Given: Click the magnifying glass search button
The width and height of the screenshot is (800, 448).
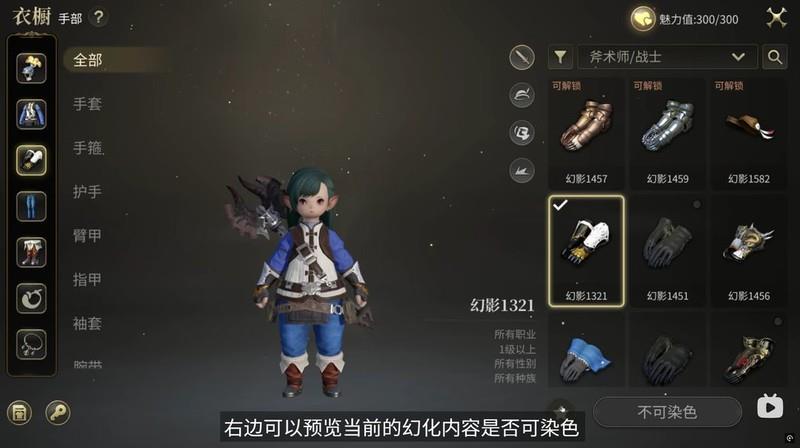Looking at the screenshot, I should tap(774, 57).
